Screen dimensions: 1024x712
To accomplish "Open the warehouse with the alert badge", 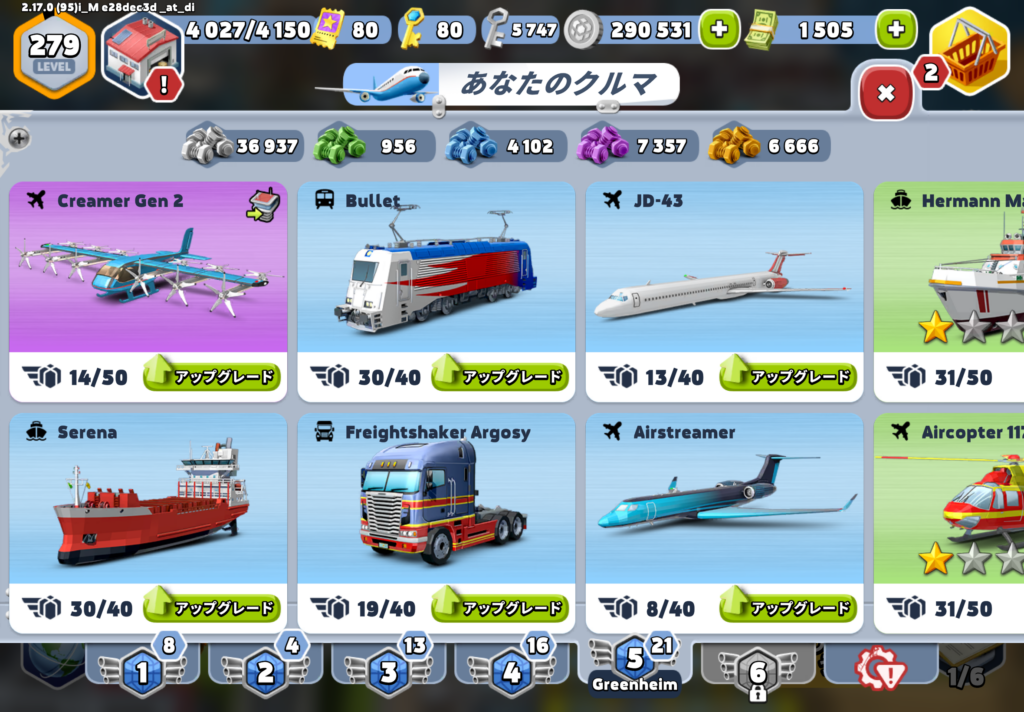I will 142,52.
